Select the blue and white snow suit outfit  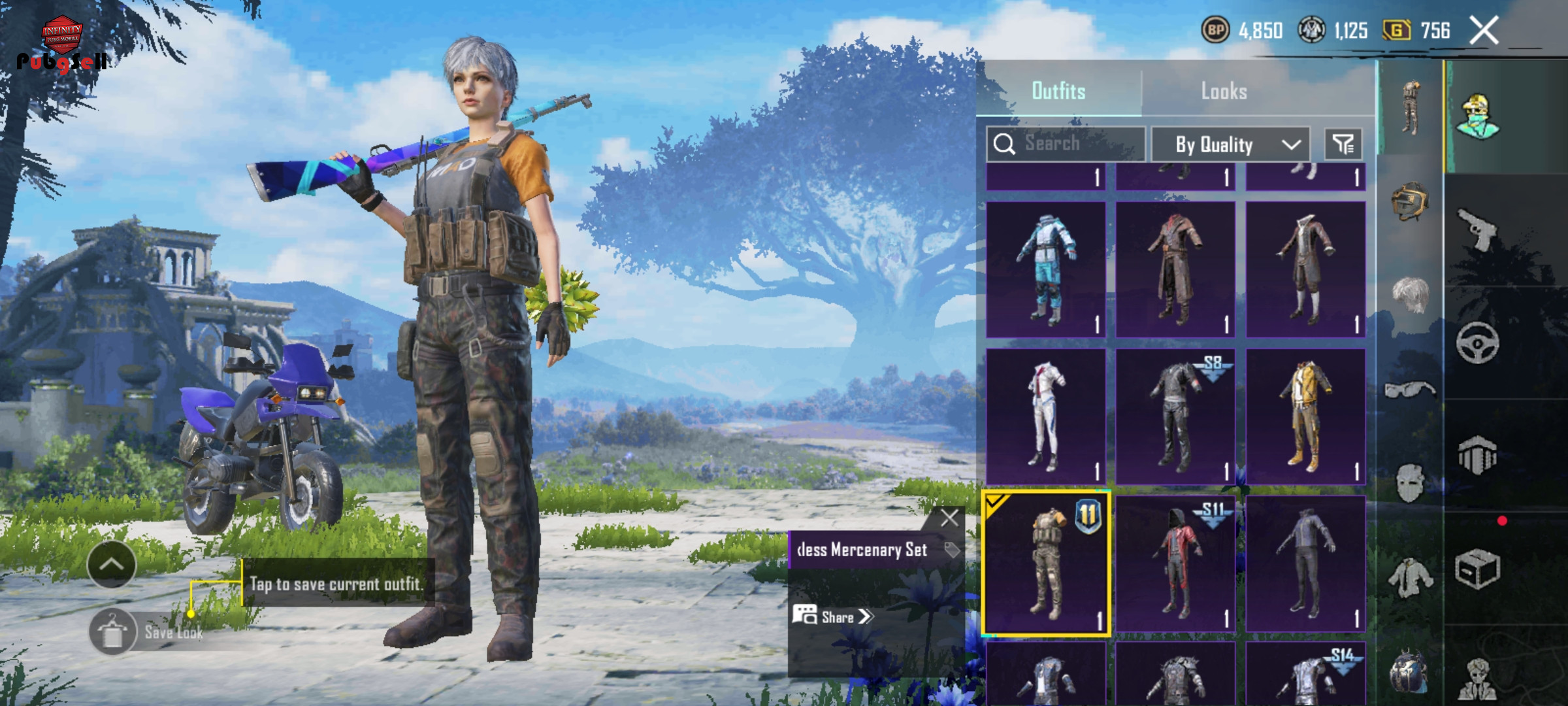click(x=1045, y=269)
